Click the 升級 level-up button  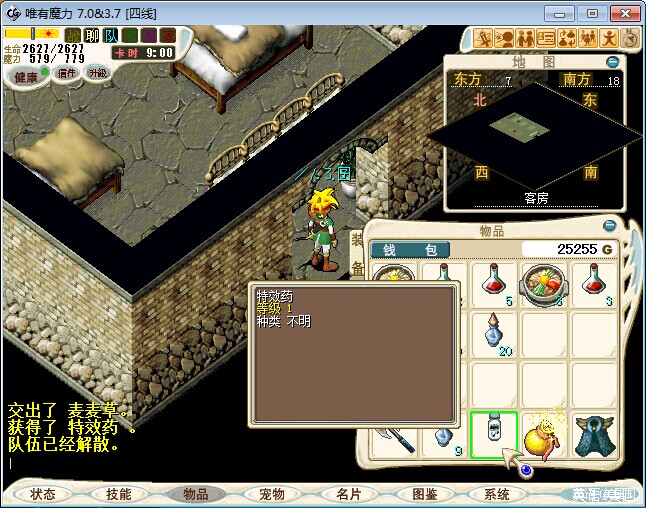point(97,73)
